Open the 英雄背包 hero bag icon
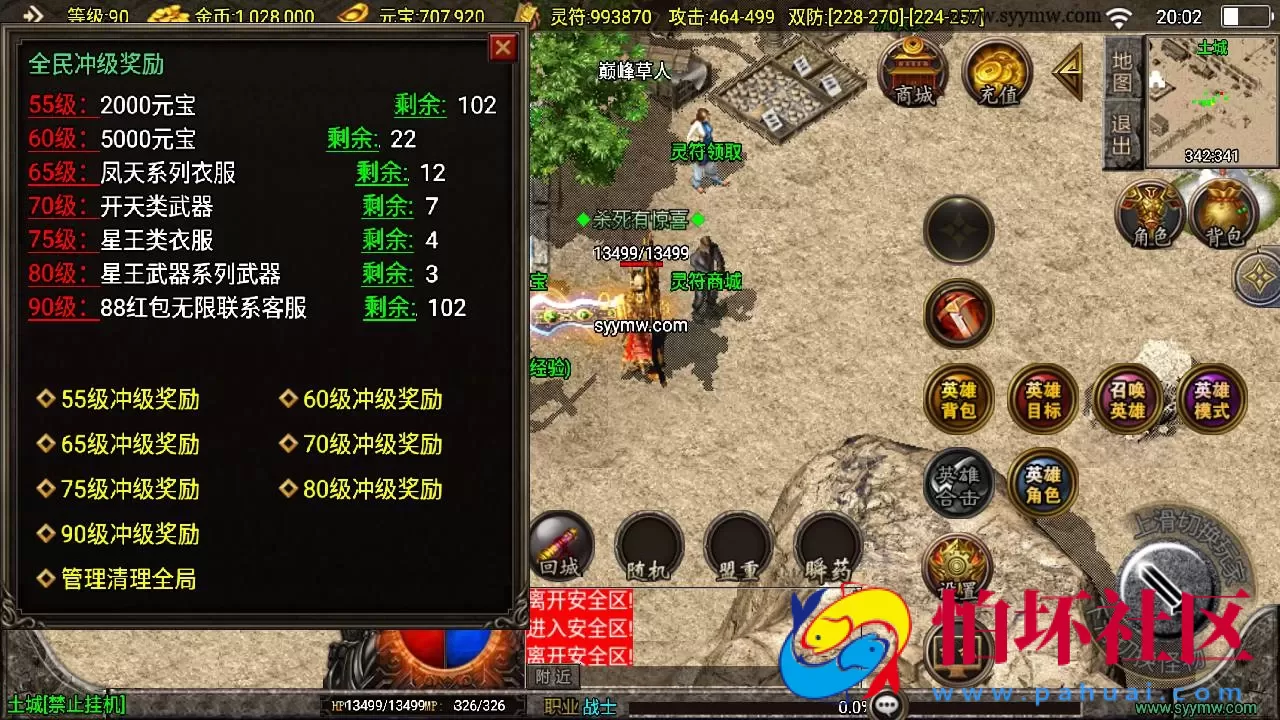This screenshot has width=1280, height=720. 957,398
